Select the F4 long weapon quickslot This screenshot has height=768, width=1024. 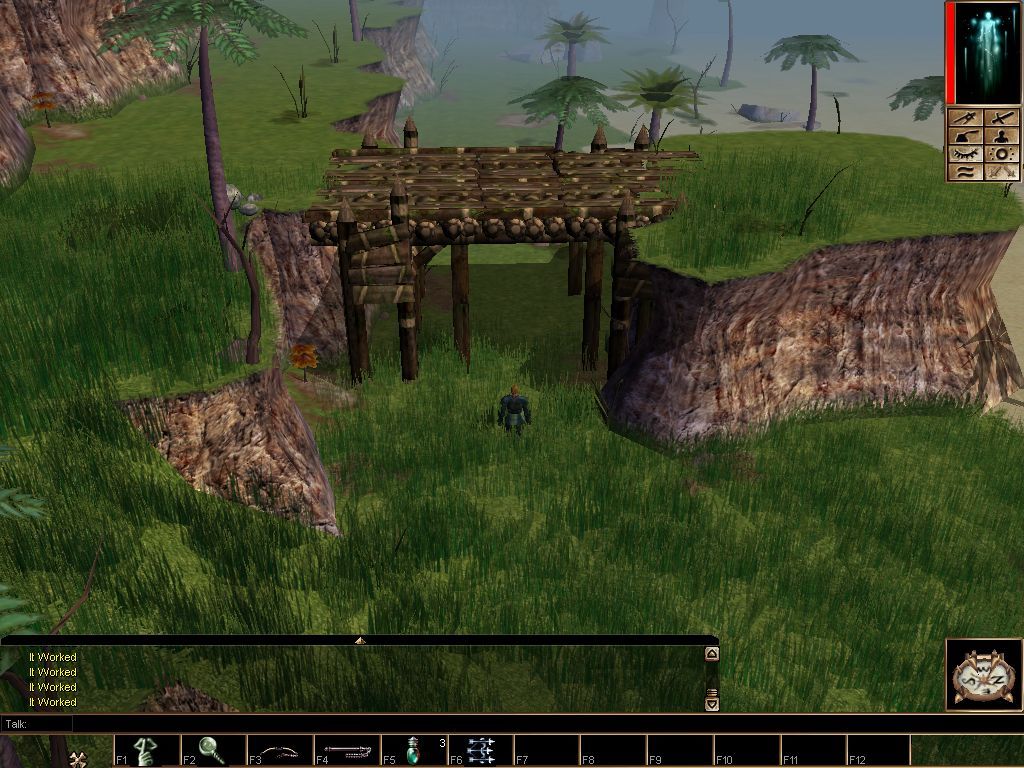[346, 750]
